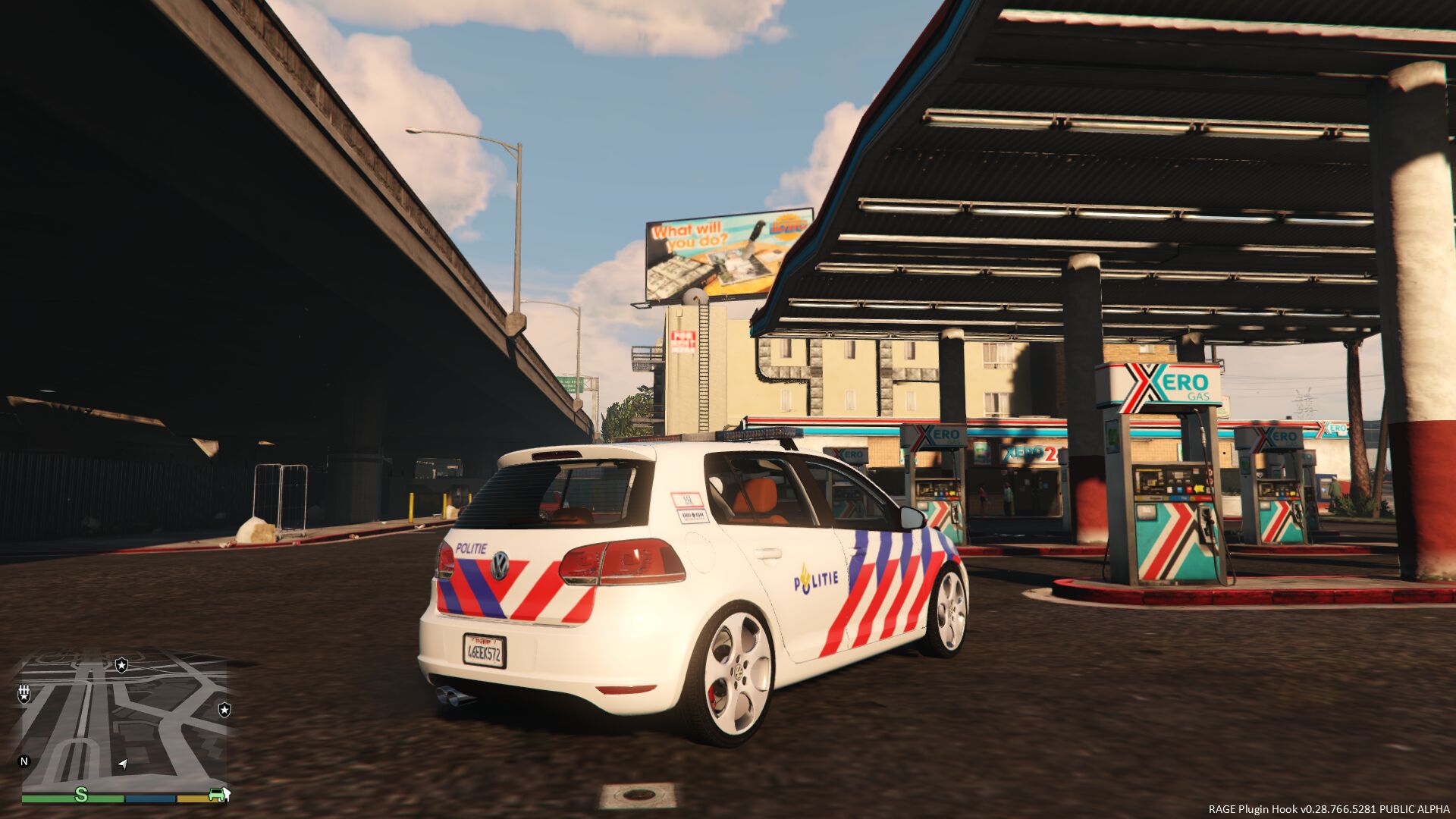Click the green S map blip

click(80, 794)
